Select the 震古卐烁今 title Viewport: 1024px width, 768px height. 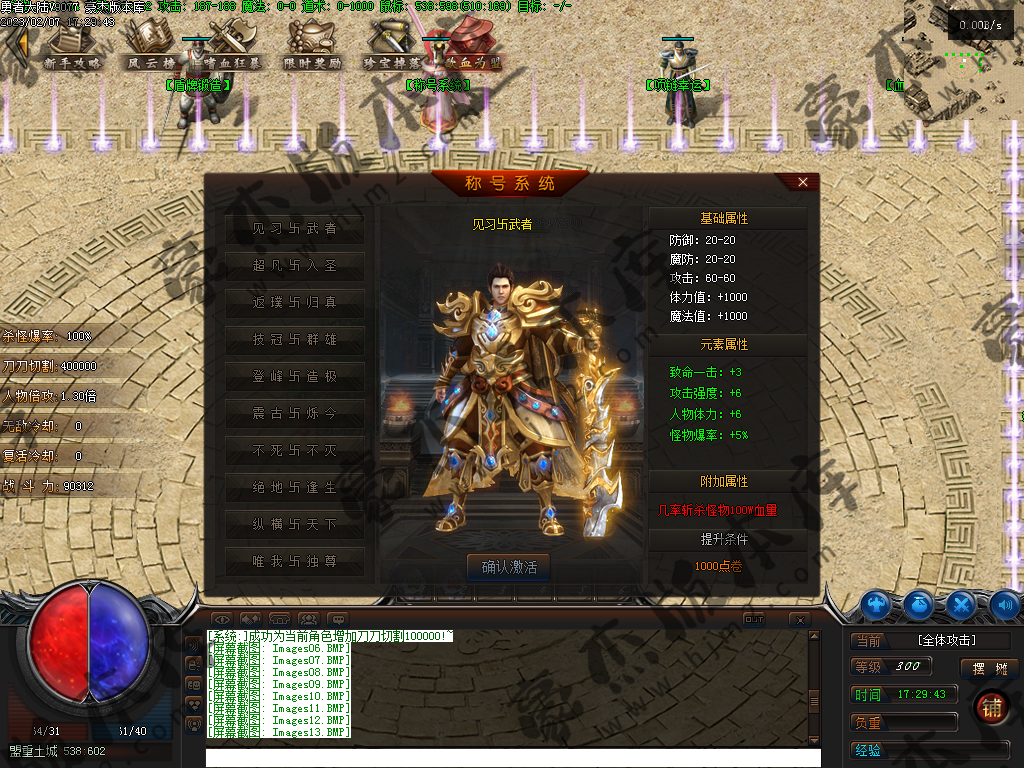pos(295,413)
